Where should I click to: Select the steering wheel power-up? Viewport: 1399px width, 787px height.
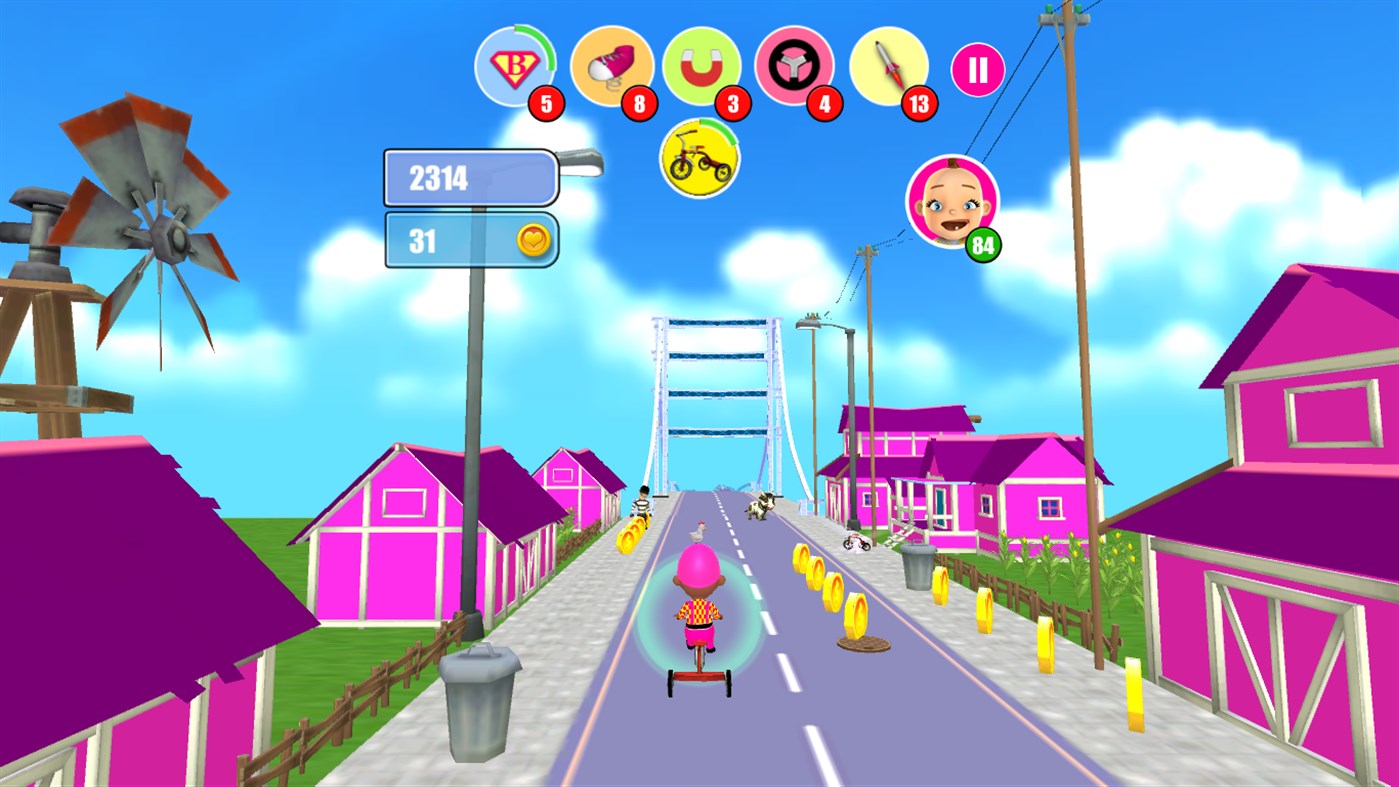tap(794, 66)
